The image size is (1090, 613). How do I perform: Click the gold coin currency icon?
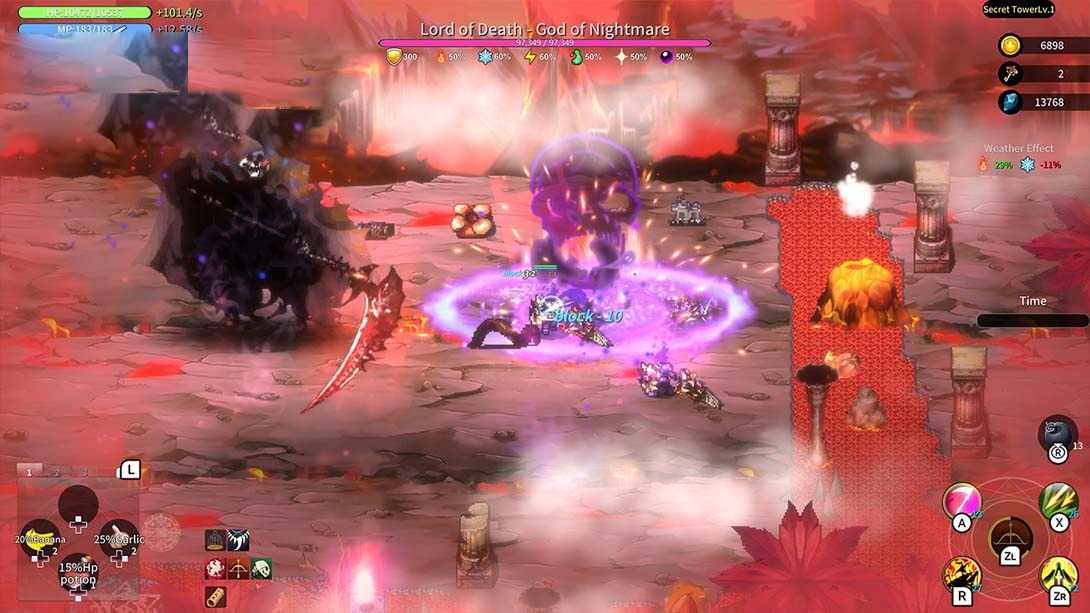tap(1010, 46)
